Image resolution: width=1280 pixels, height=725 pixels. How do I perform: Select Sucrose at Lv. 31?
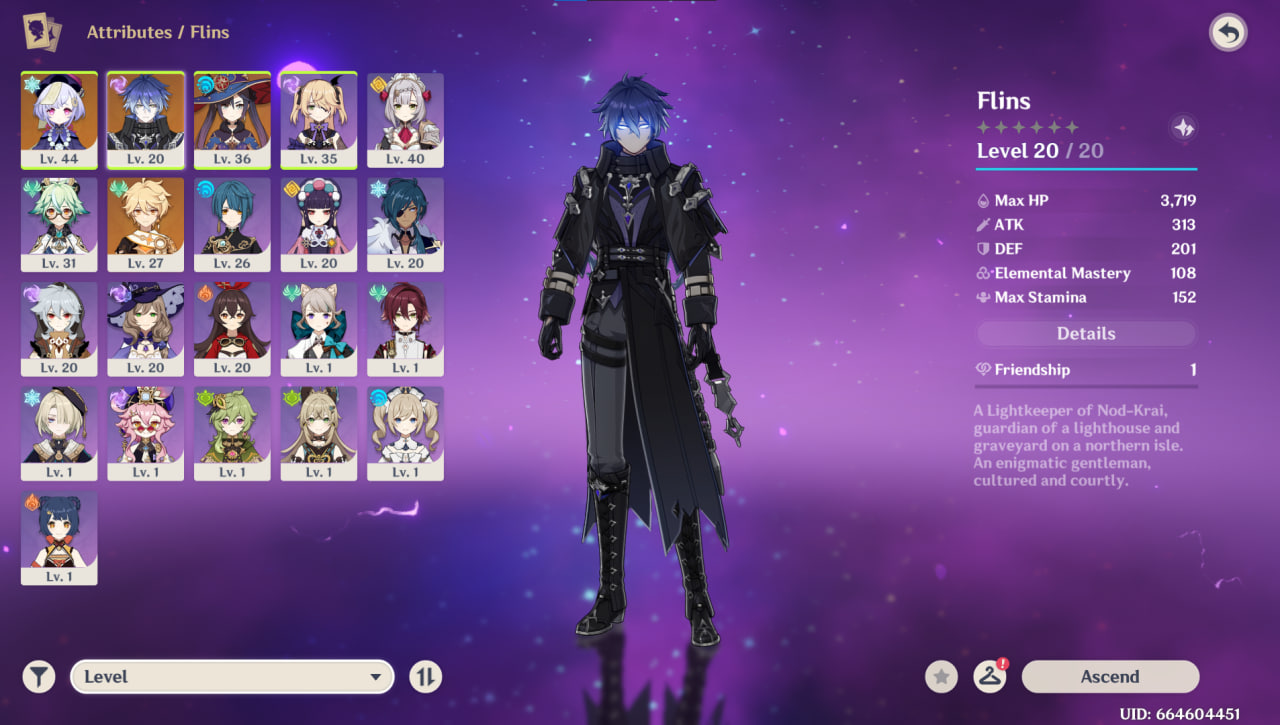coord(59,224)
